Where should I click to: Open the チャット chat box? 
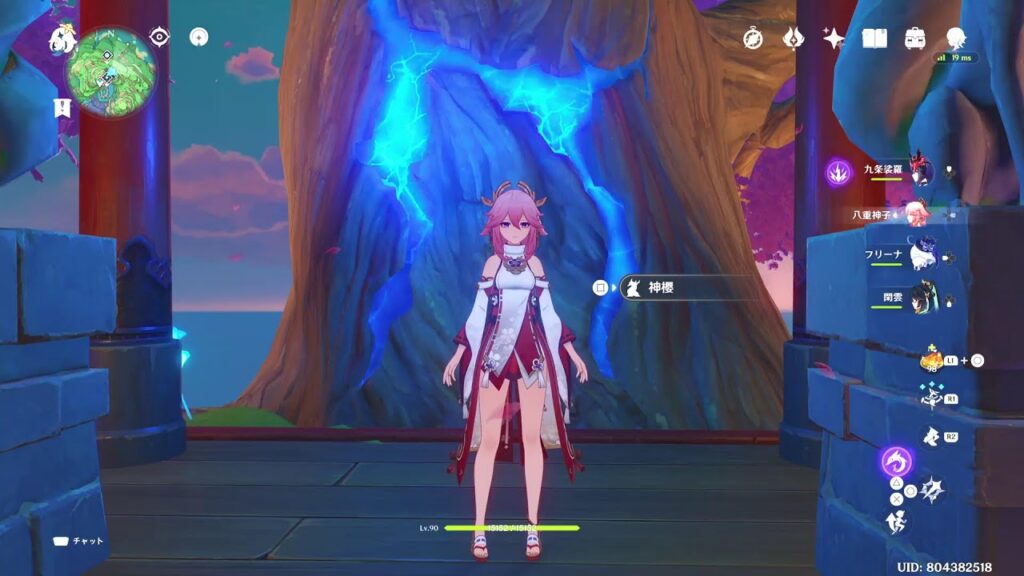click(79, 541)
